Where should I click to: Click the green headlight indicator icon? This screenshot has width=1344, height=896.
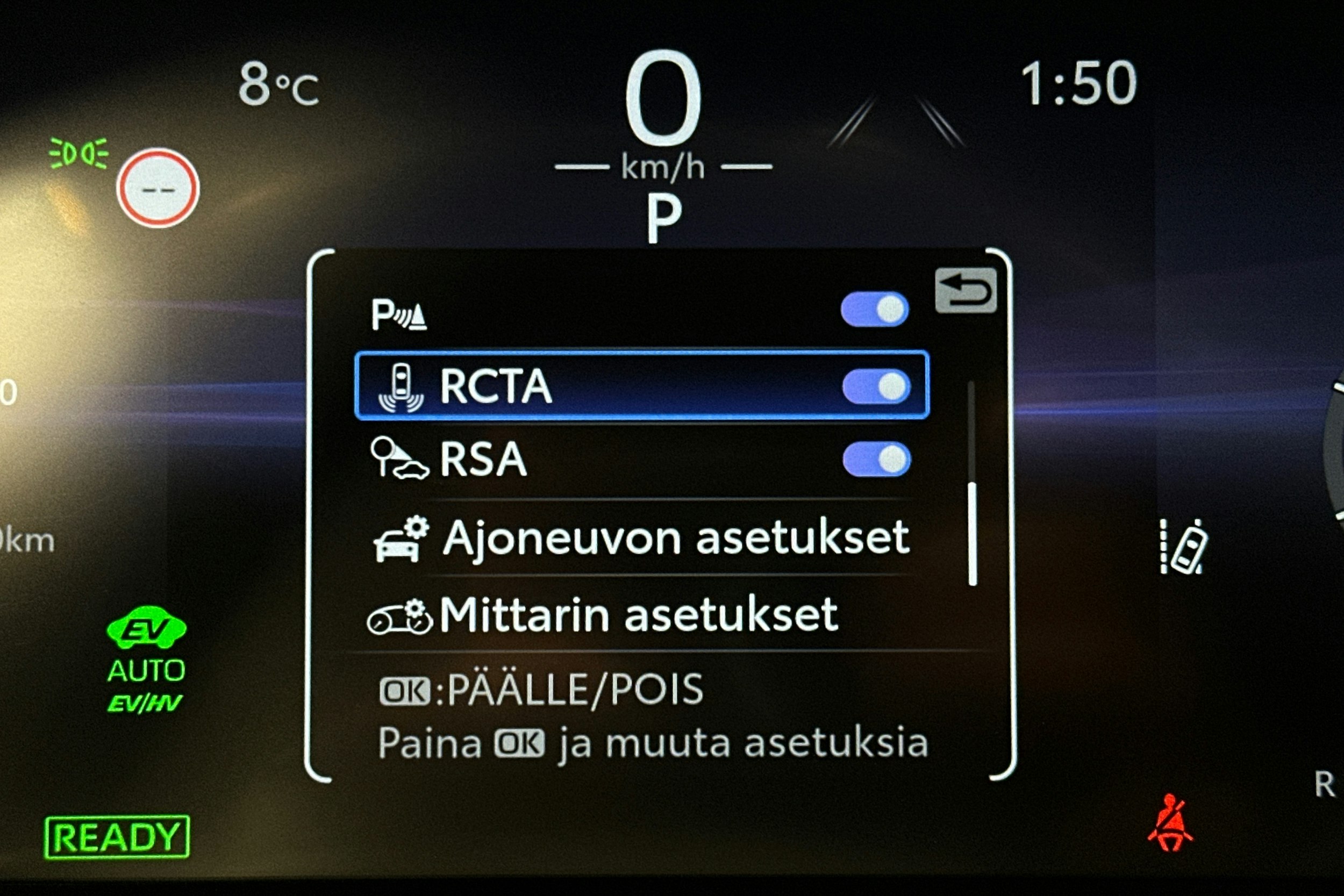point(78,152)
